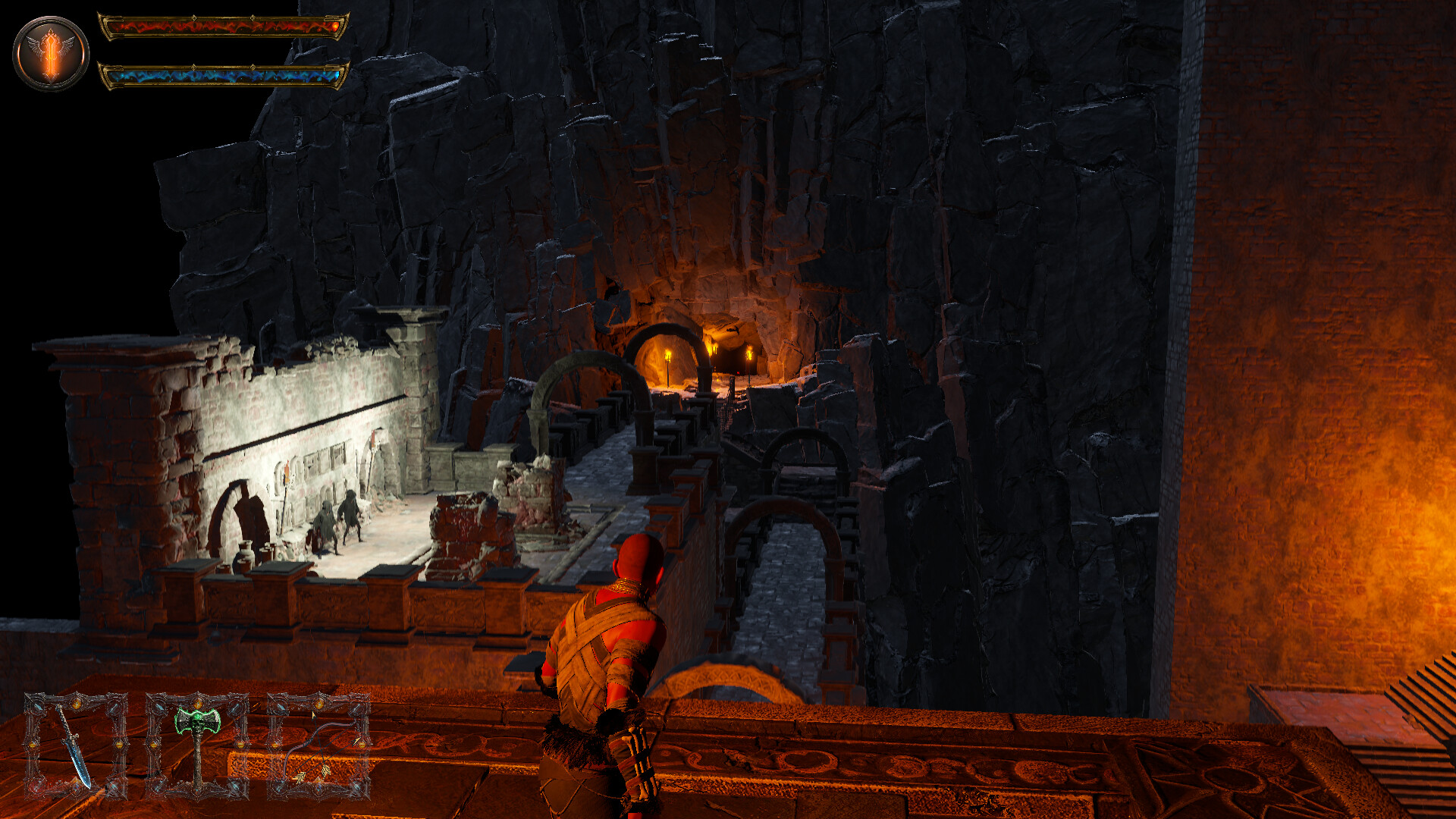Viewport: 1456px width, 819px height.
Task: Open the axe slot frame panel
Action: 197,747
